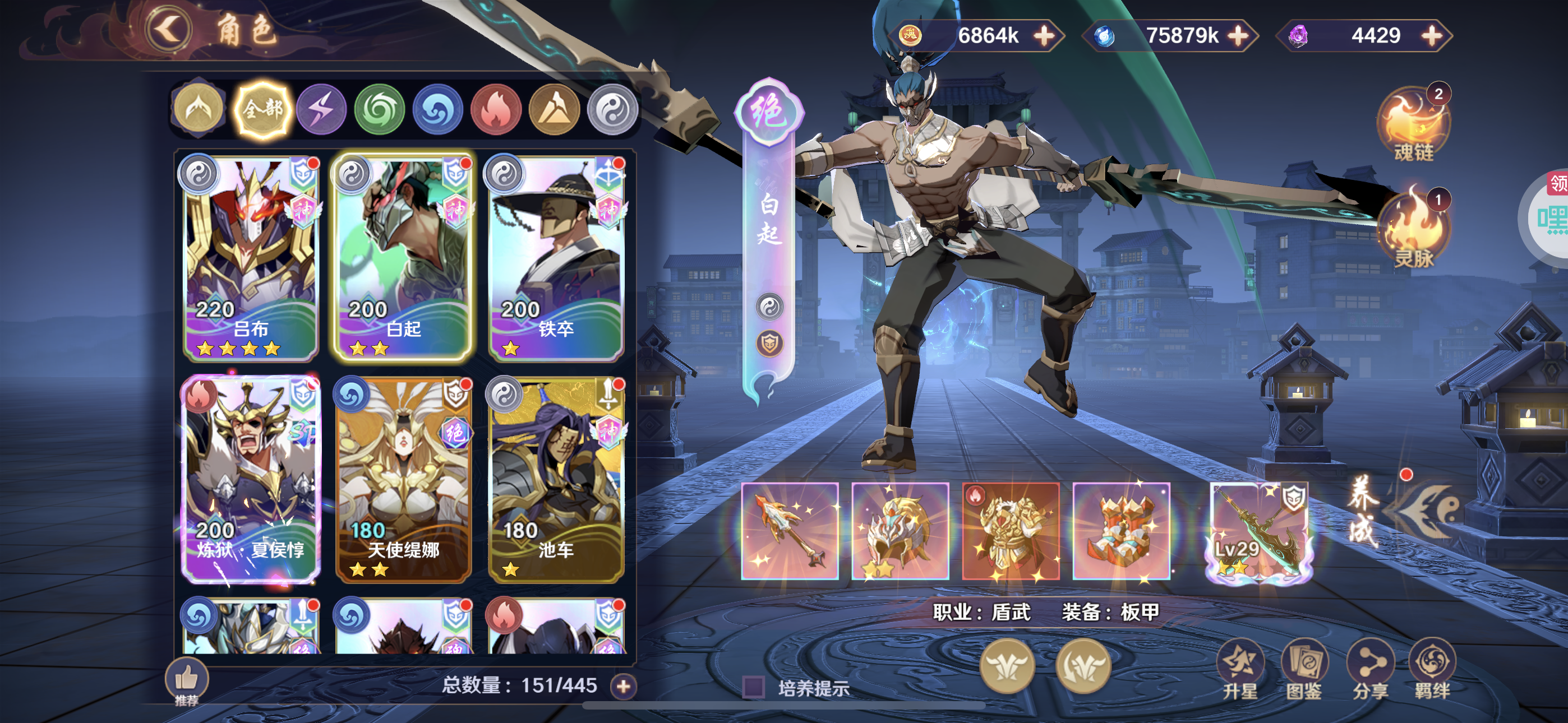Share the hero via 分享

[1370, 669]
